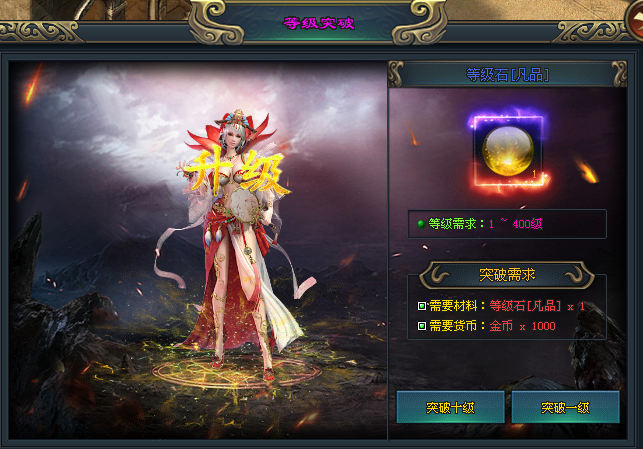This screenshot has height=449, width=643.
Task: Click the 突破十级 button
Action: (450, 408)
